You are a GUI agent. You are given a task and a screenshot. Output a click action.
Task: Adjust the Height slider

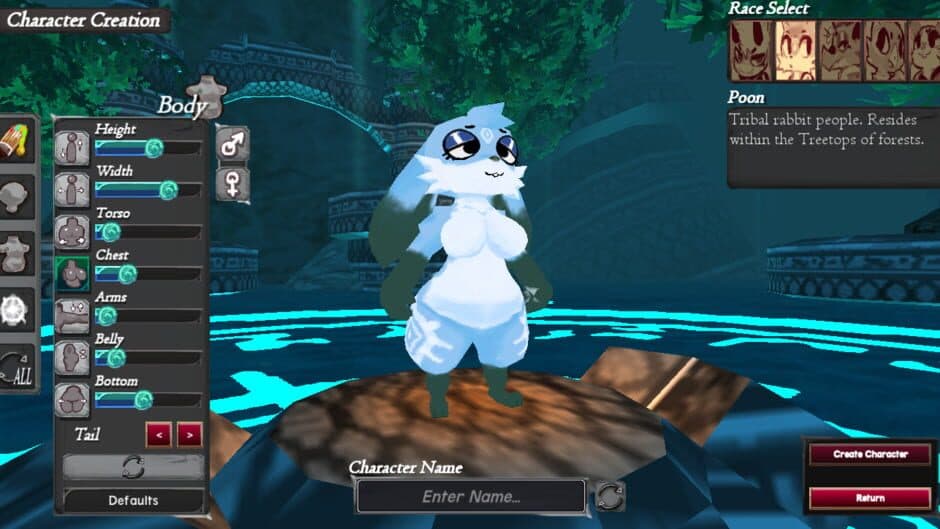(153, 148)
